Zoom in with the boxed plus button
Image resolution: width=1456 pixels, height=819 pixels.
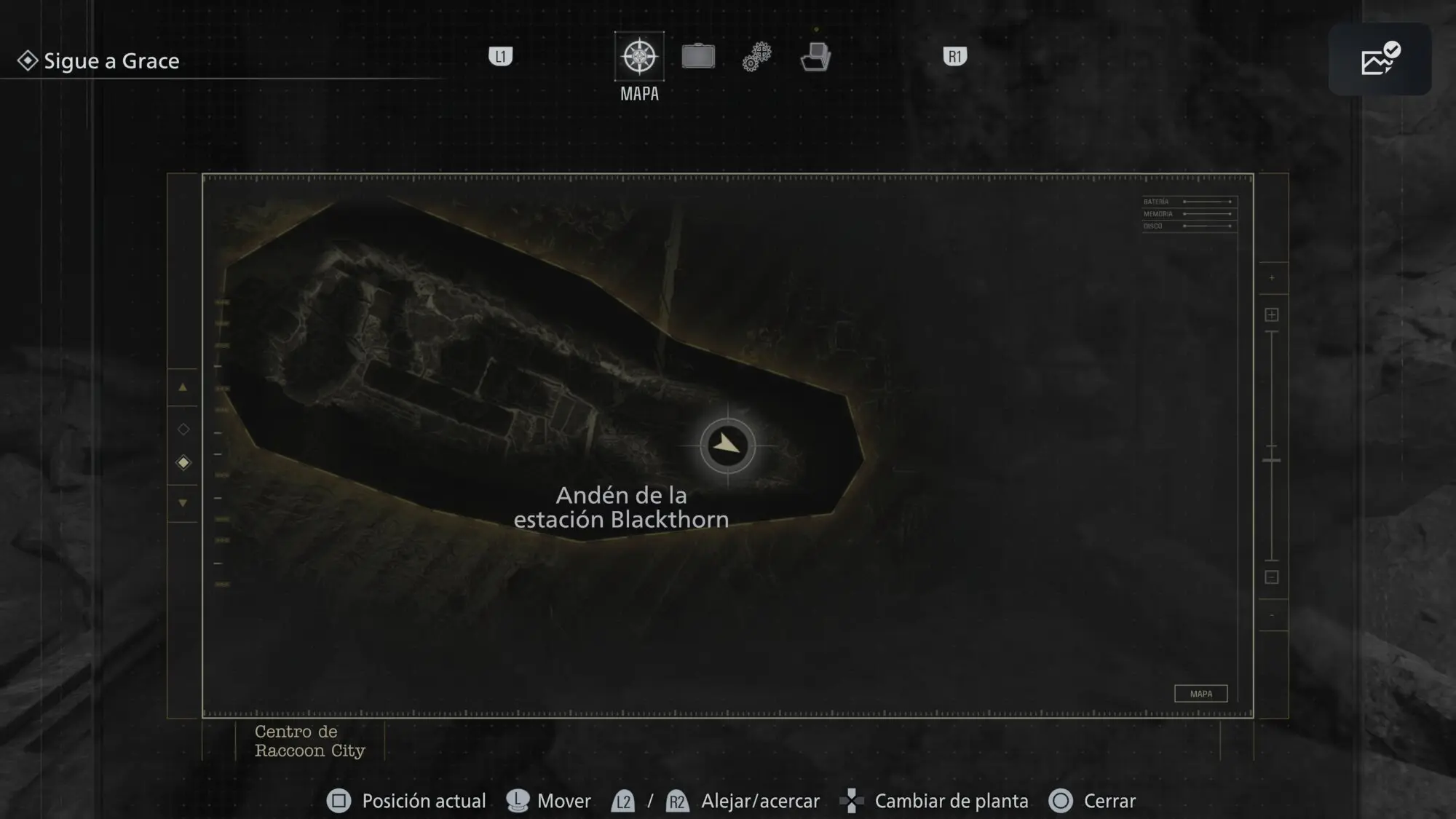coord(1272,314)
